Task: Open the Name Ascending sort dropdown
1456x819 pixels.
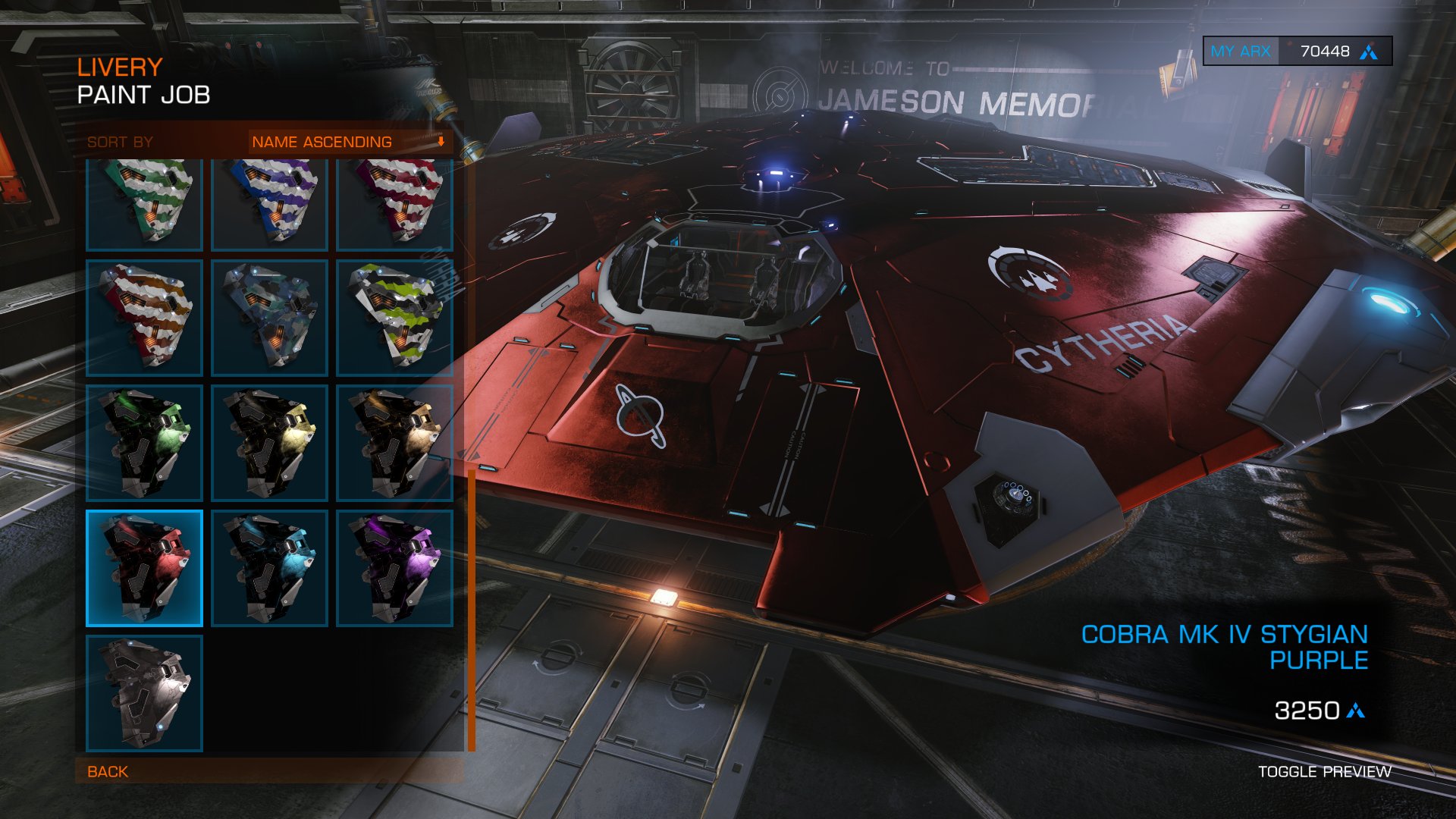Action: [x=350, y=142]
